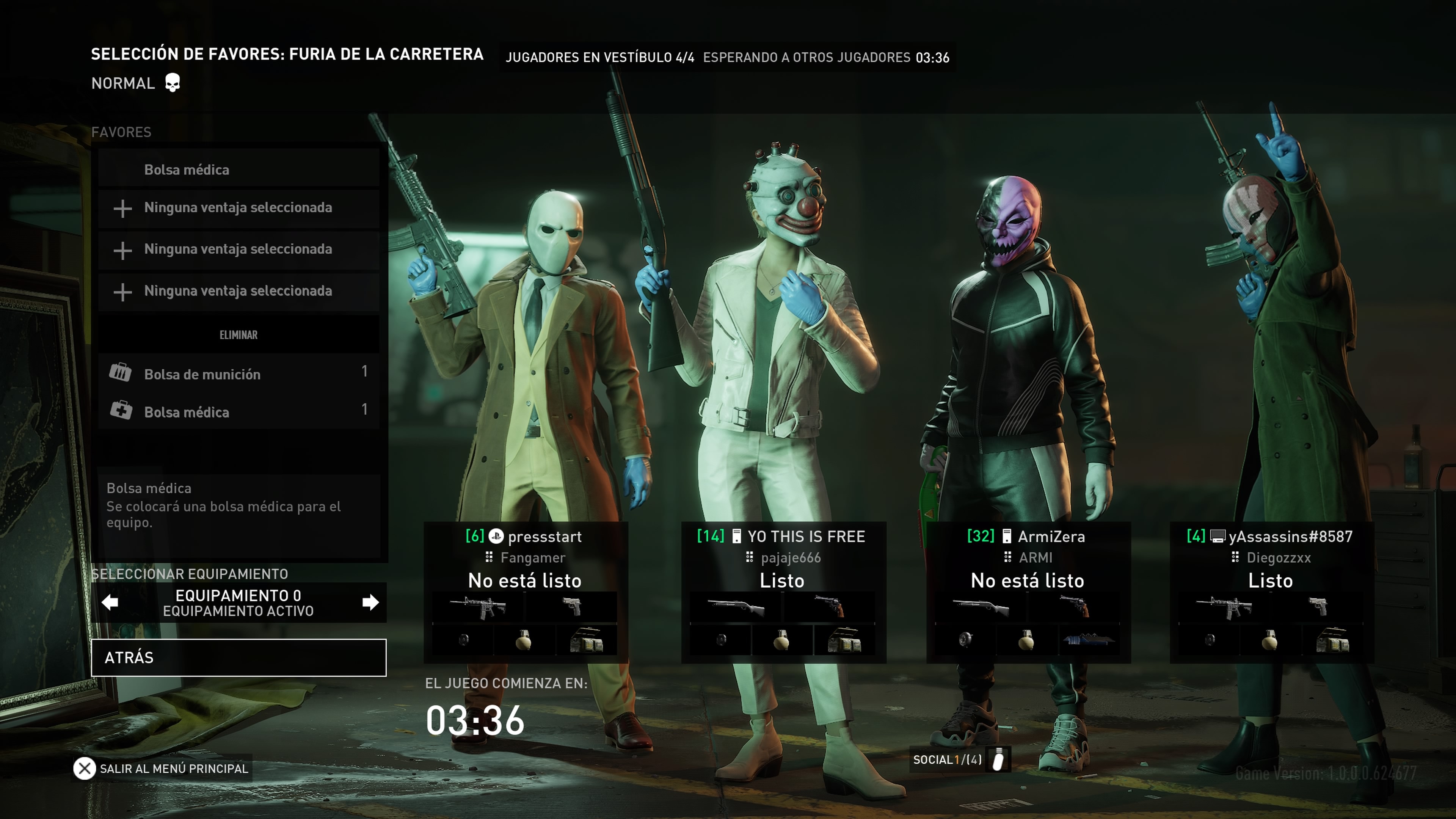The height and width of the screenshot is (819, 1456).
Task: Click the ATRÁS back button
Action: 238,657
